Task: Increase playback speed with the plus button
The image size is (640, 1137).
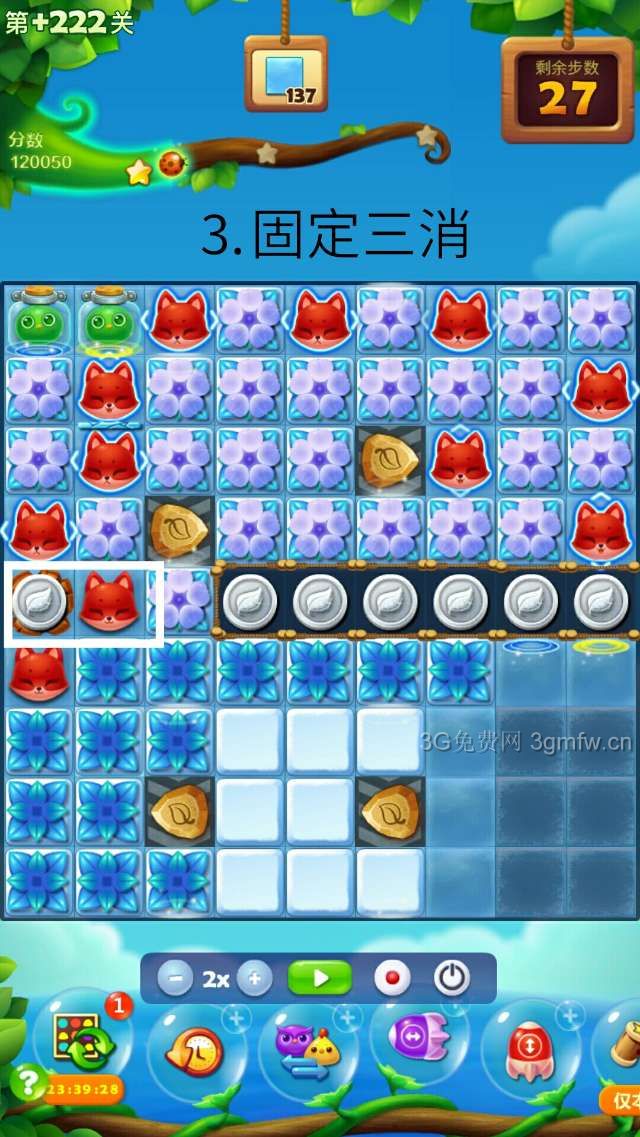Action: point(254,978)
